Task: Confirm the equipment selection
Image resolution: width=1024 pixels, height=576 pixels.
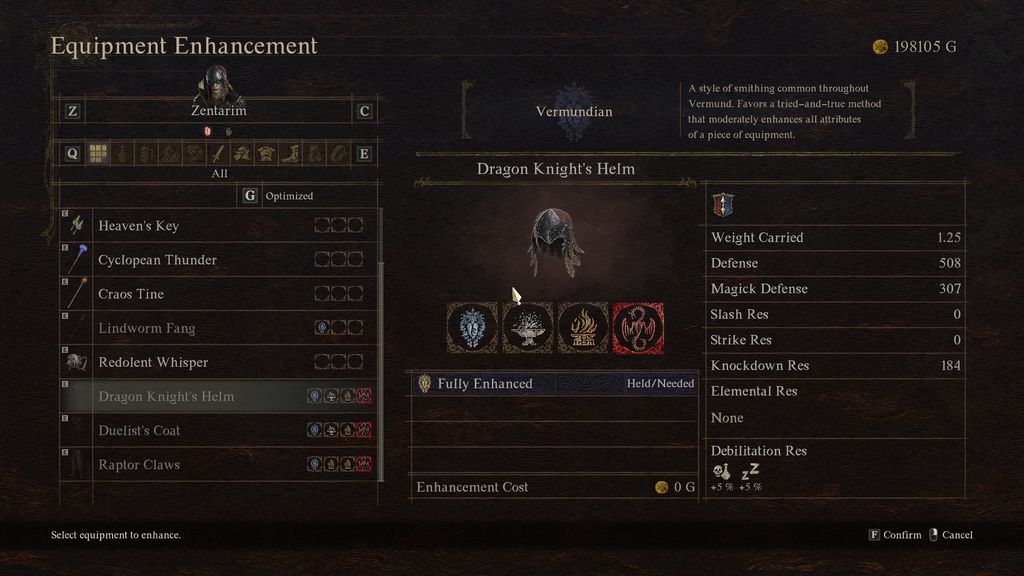Action: [895, 535]
